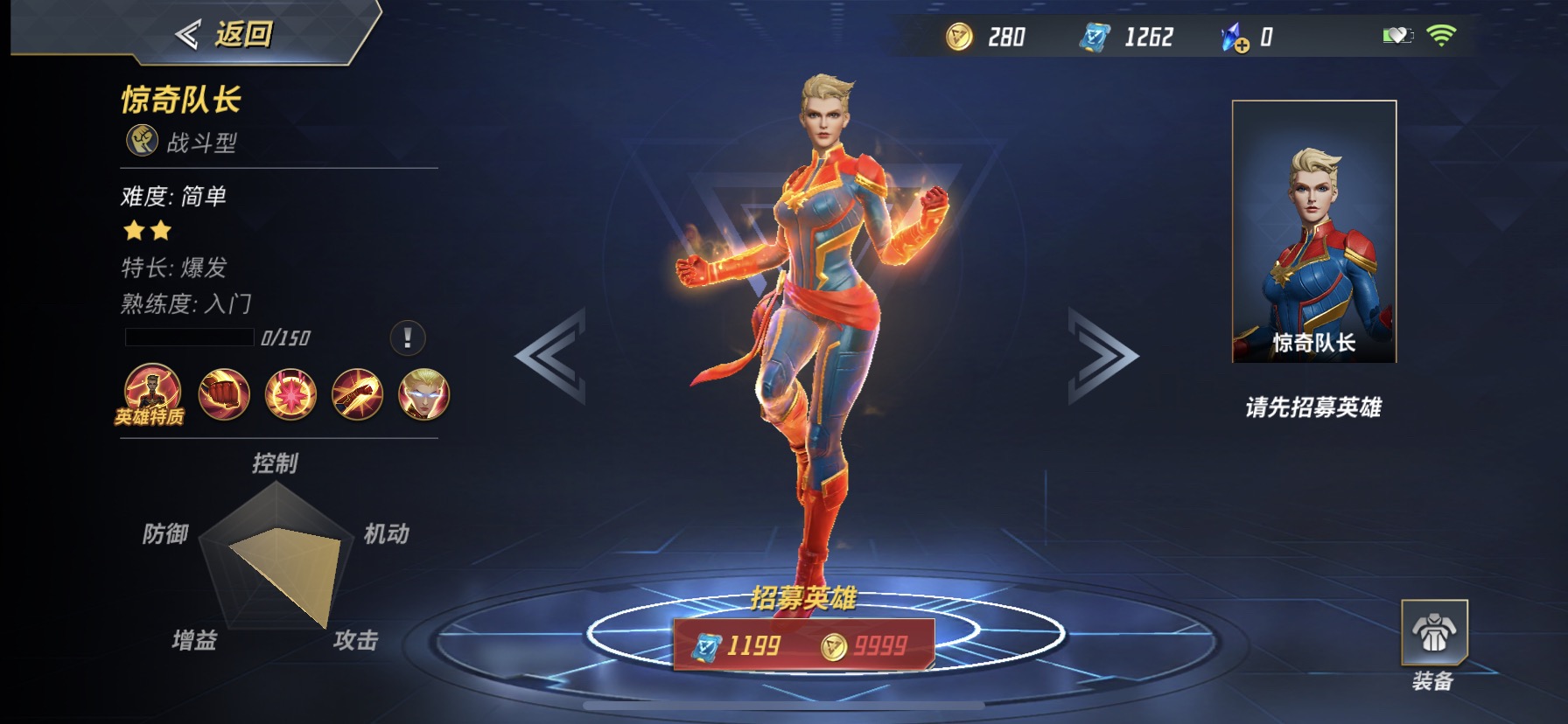Viewport: 1568px width, 724px height.
Task: Go back with the 返回 button
Action: coord(224,35)
